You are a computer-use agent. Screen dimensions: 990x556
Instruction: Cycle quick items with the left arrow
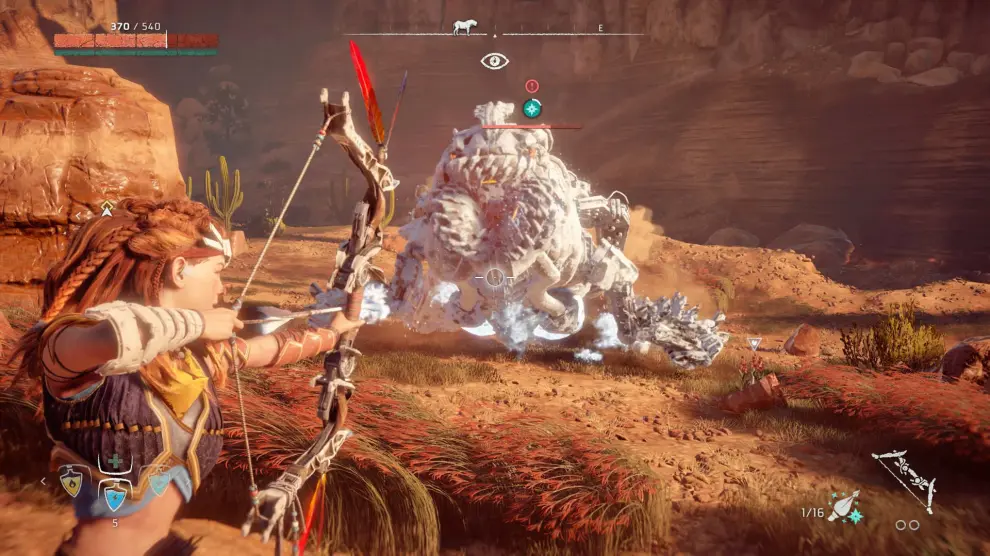42,482
